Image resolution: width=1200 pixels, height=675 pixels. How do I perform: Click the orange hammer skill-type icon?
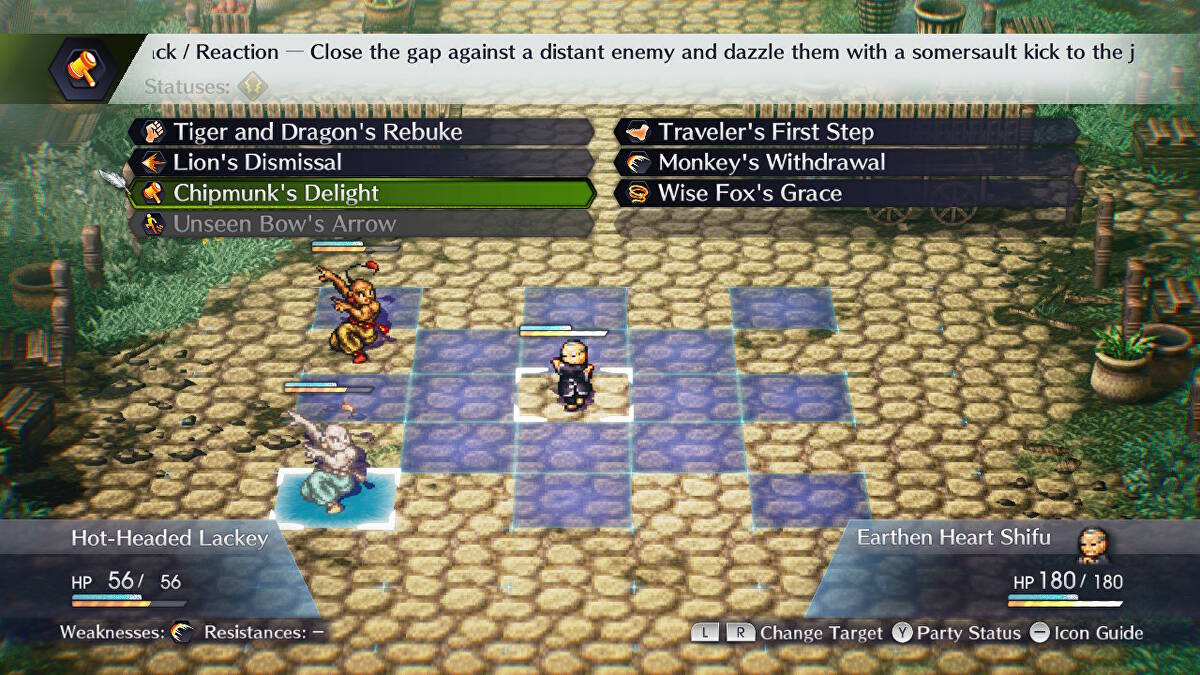click(81, 68)
